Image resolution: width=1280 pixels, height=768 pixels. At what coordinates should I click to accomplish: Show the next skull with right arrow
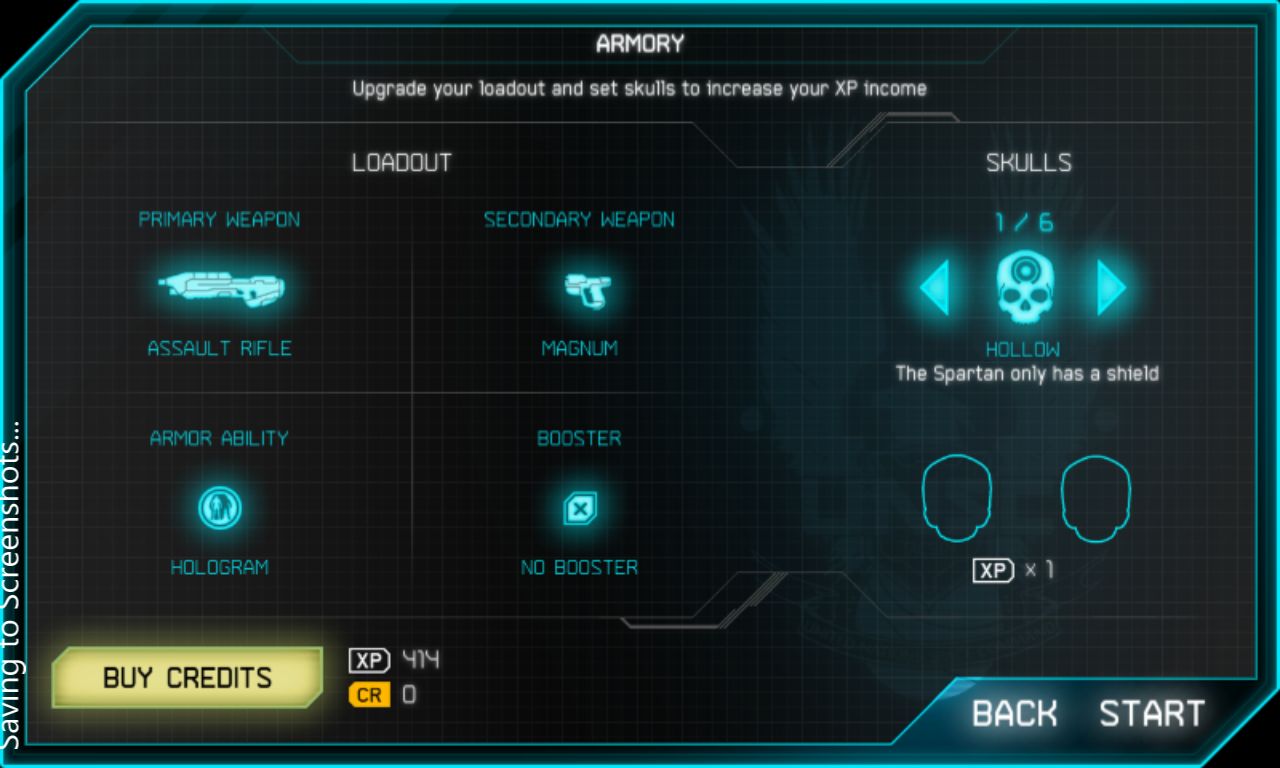(1110, 289)
